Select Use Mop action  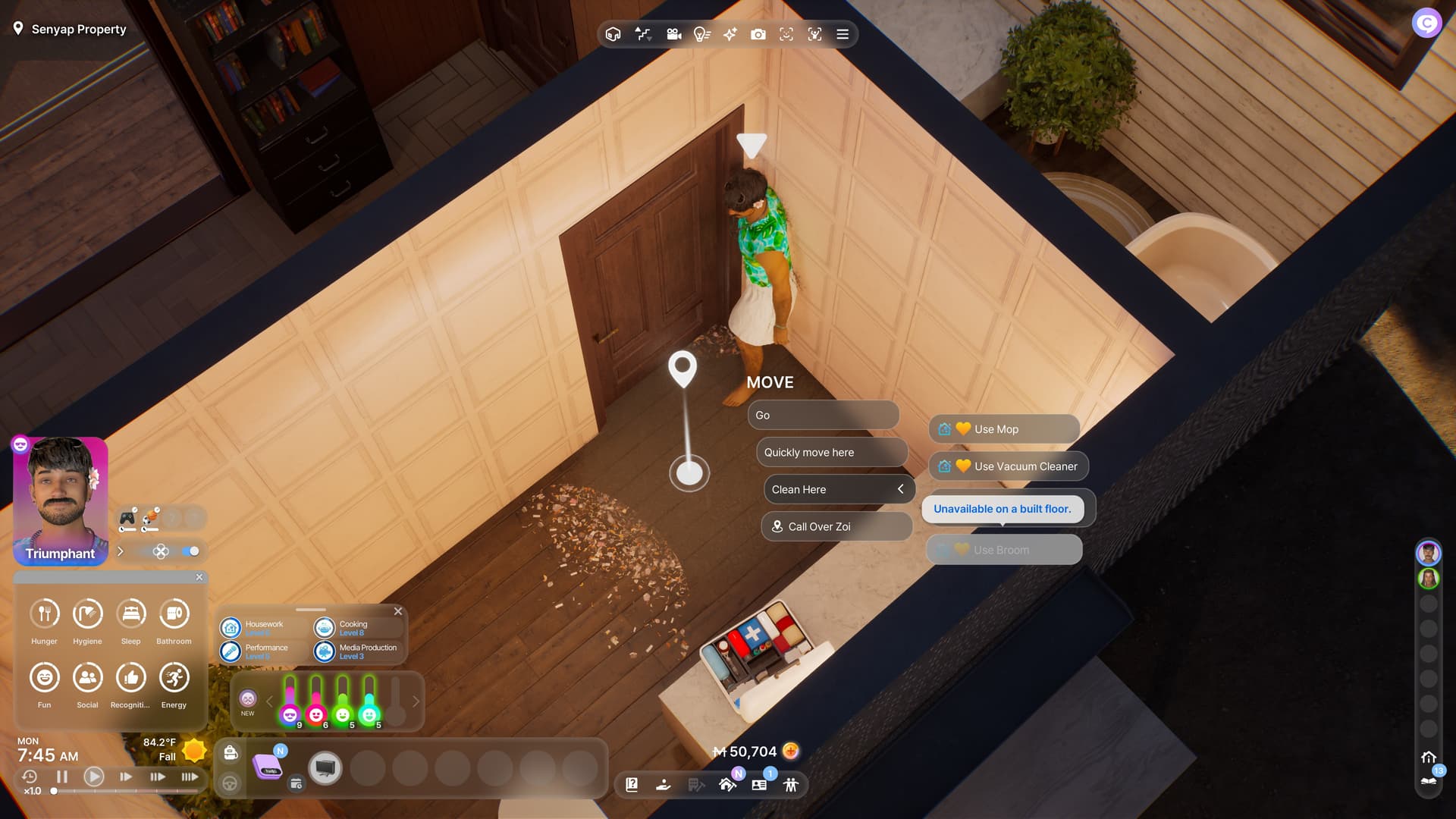[1003, 429]
